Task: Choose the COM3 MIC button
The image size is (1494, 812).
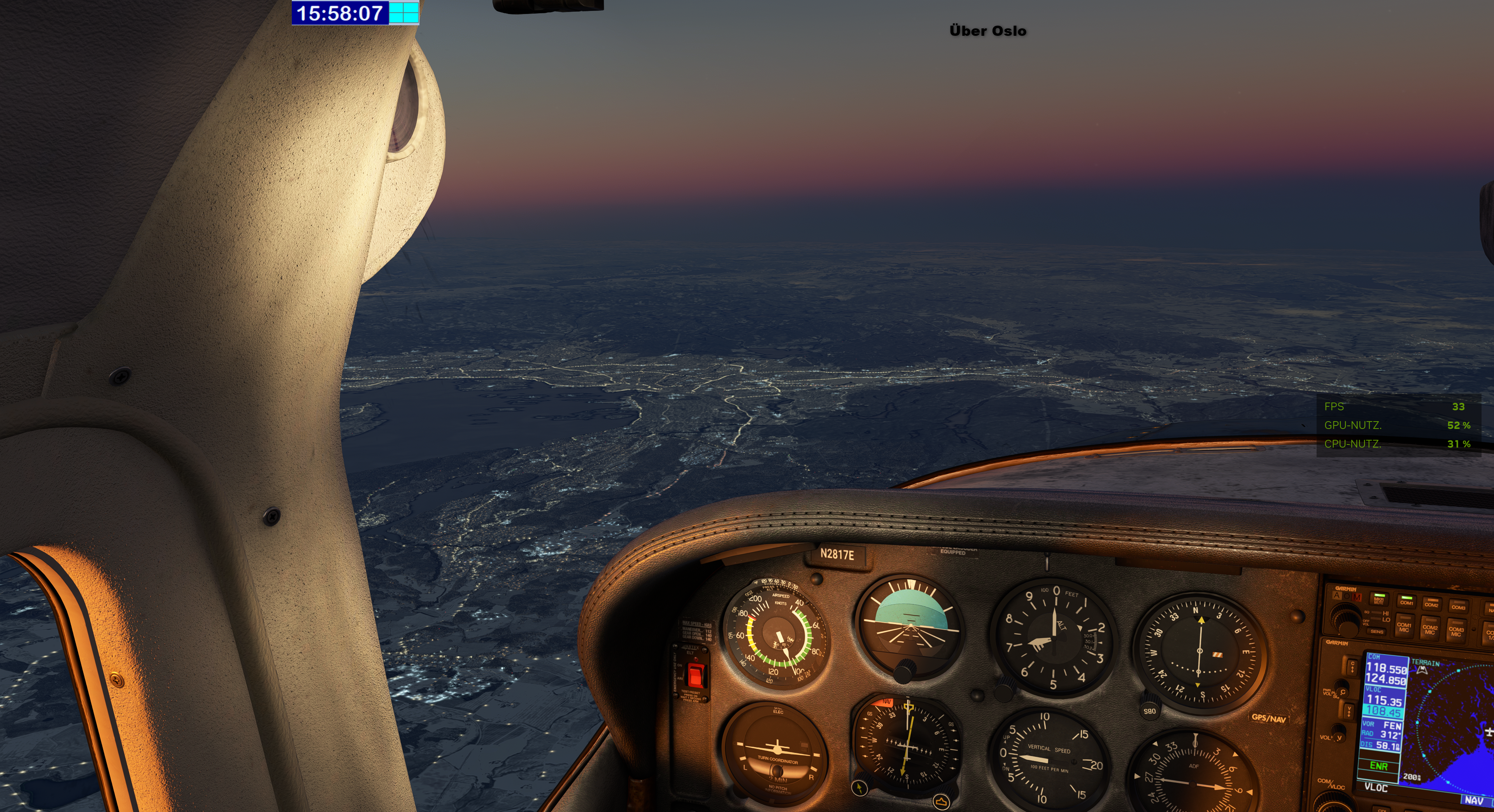Action: point(1456,631)
